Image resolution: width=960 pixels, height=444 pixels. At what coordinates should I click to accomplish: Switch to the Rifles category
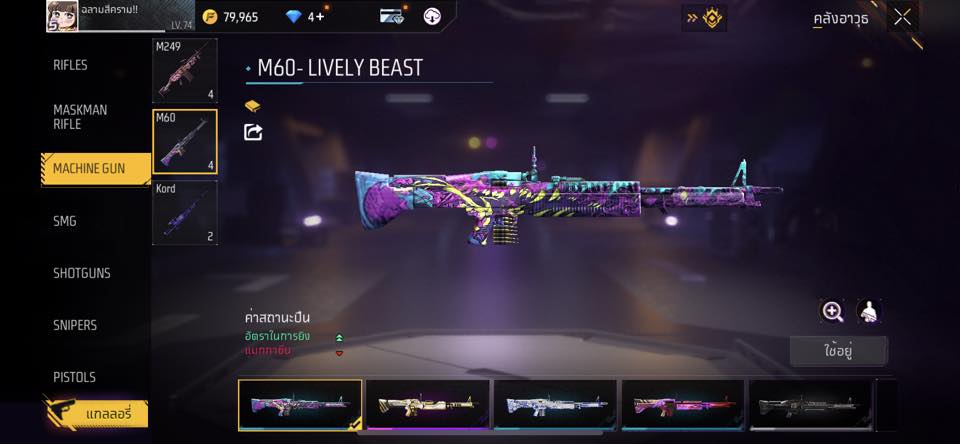tap(70, 65)
